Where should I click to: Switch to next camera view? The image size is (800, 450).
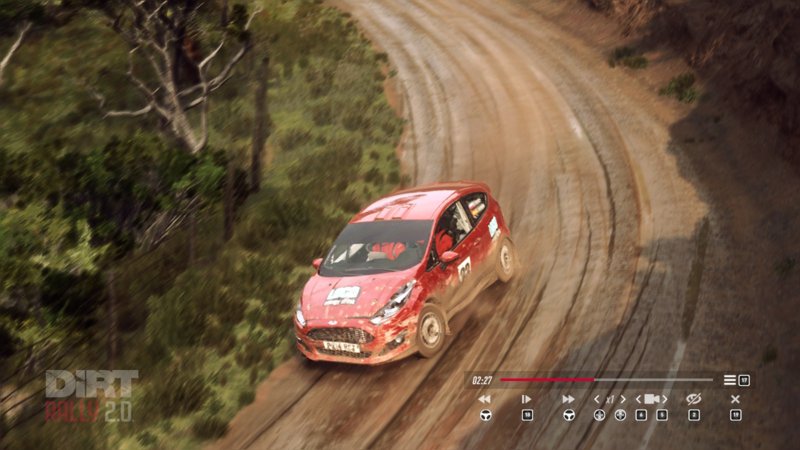(665, 399)
